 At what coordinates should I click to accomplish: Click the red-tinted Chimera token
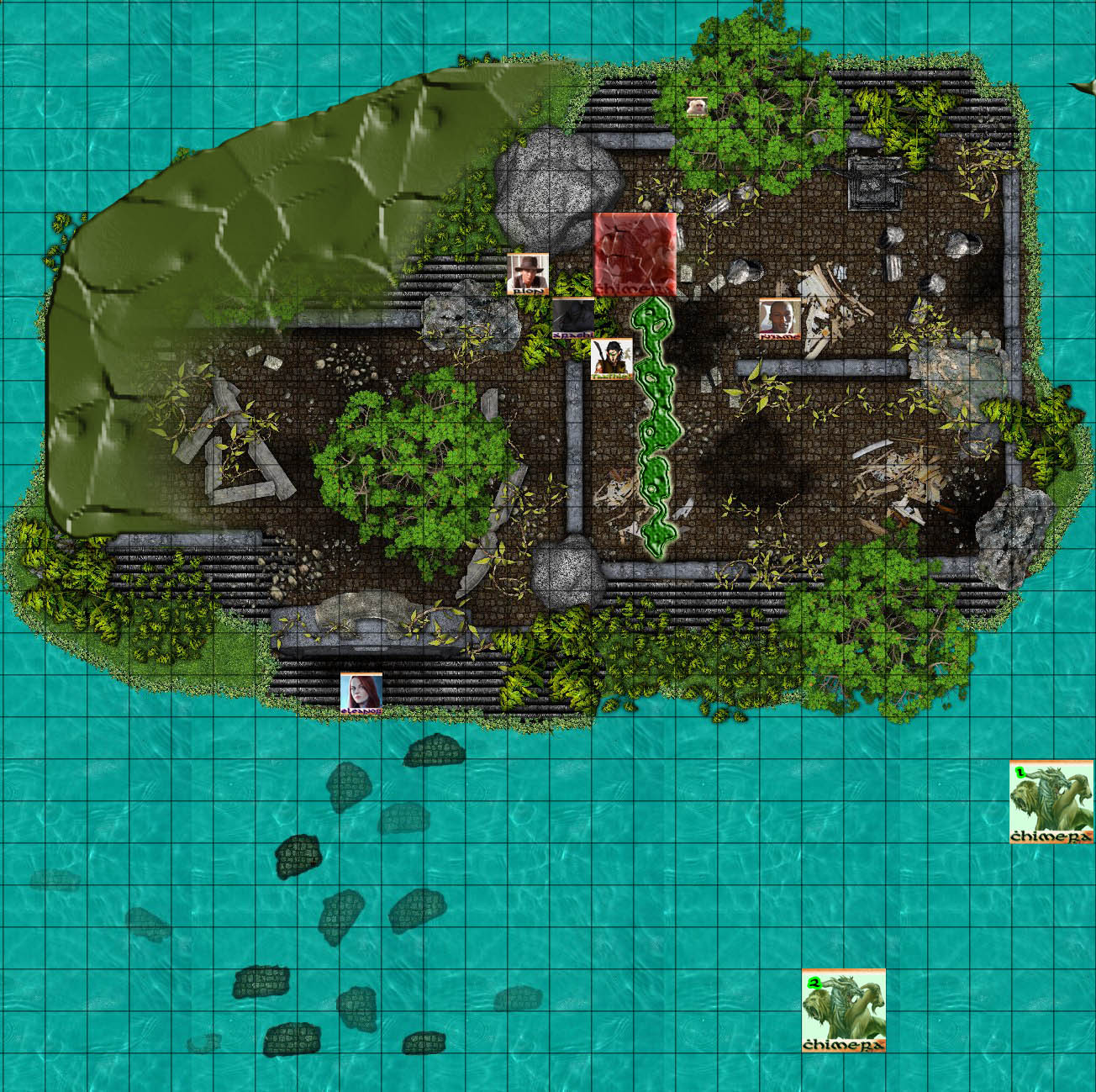coord(635,255)
